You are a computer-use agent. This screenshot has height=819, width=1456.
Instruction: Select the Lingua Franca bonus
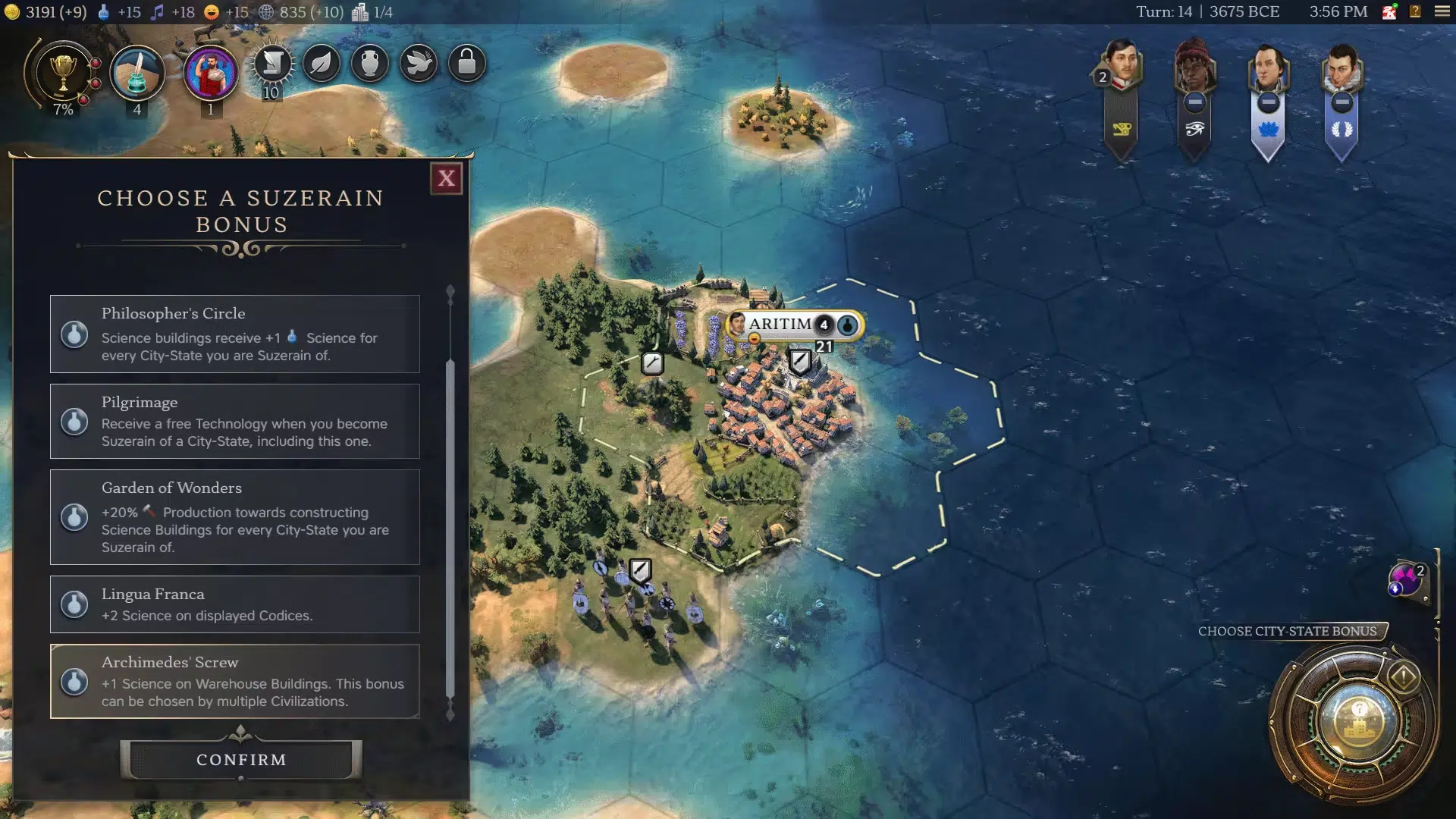pyautogui.click(x=234, y=604)
